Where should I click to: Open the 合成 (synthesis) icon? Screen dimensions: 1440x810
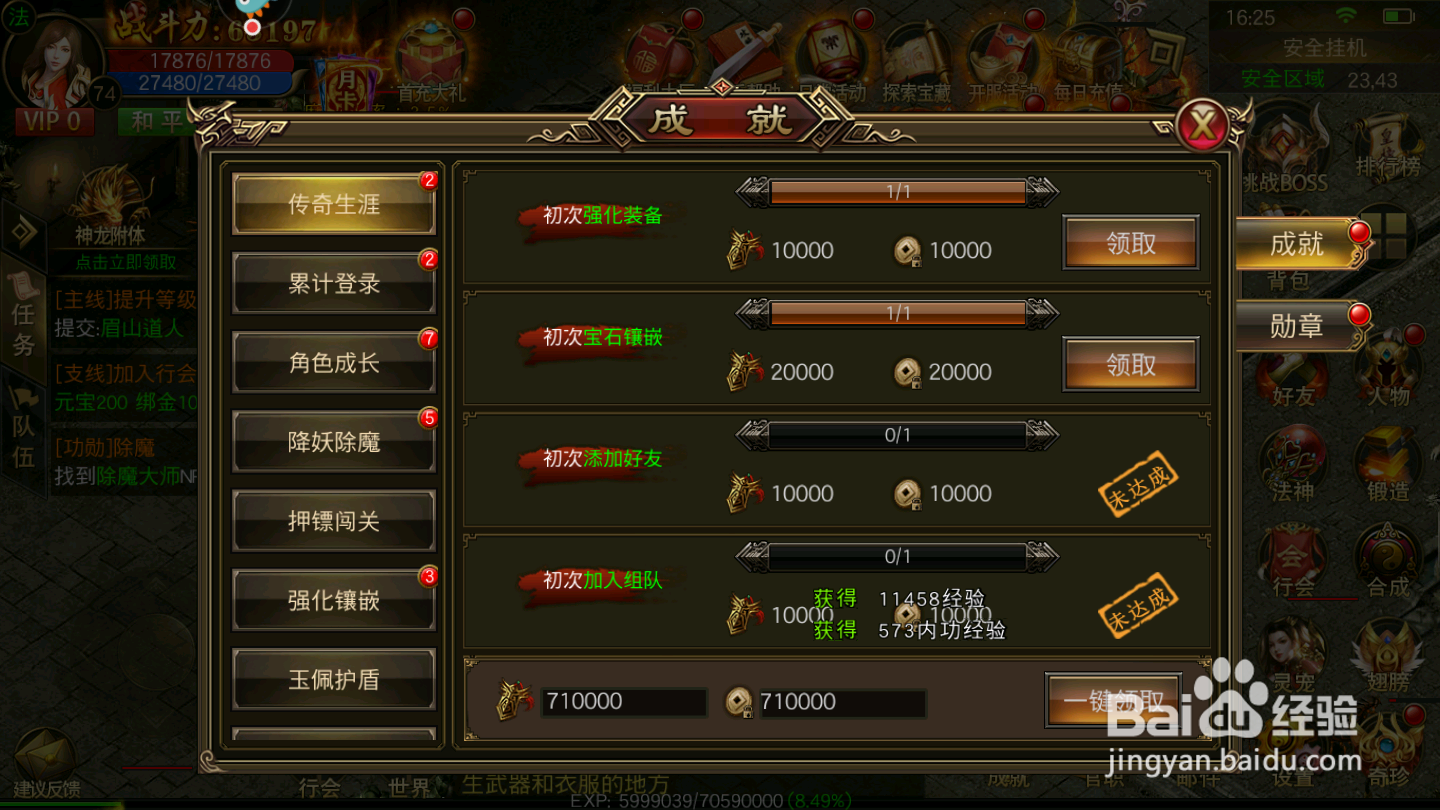(1388, 558)
